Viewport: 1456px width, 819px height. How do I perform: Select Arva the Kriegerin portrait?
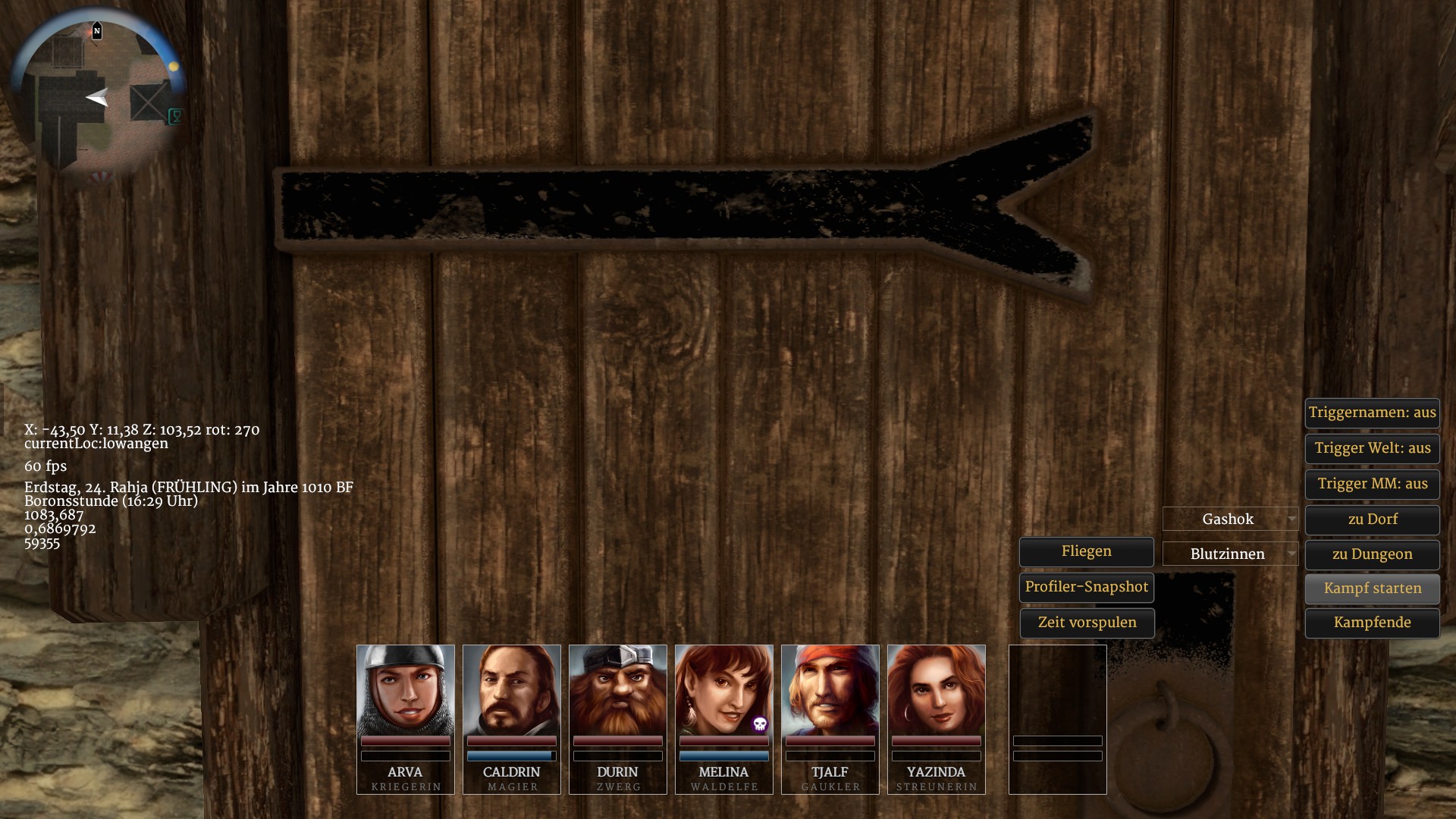405,690
